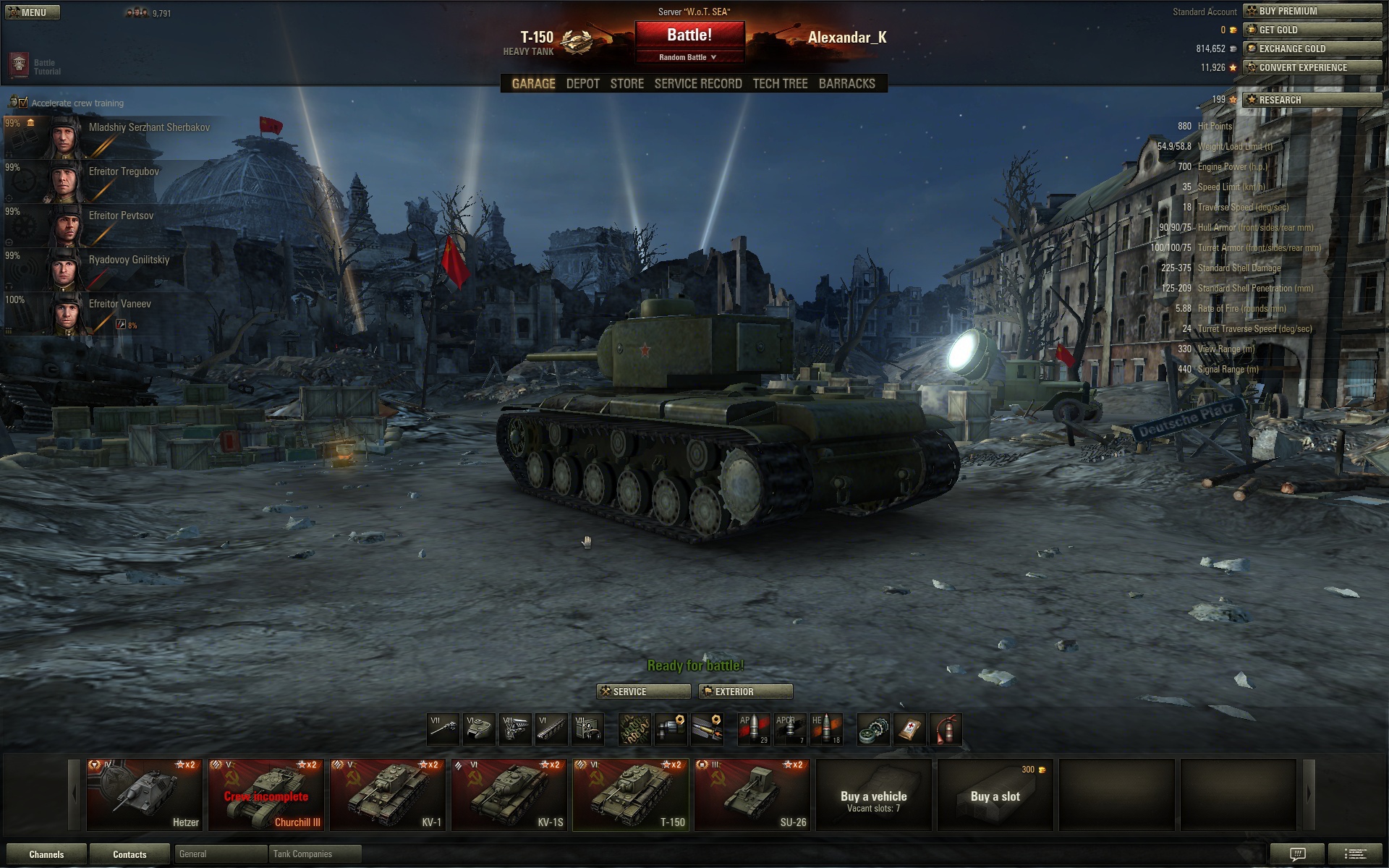Viewport: 1389px width, 868px height.
Task: Select the KV-1S vehicle tile
Action: pos(509,794)
